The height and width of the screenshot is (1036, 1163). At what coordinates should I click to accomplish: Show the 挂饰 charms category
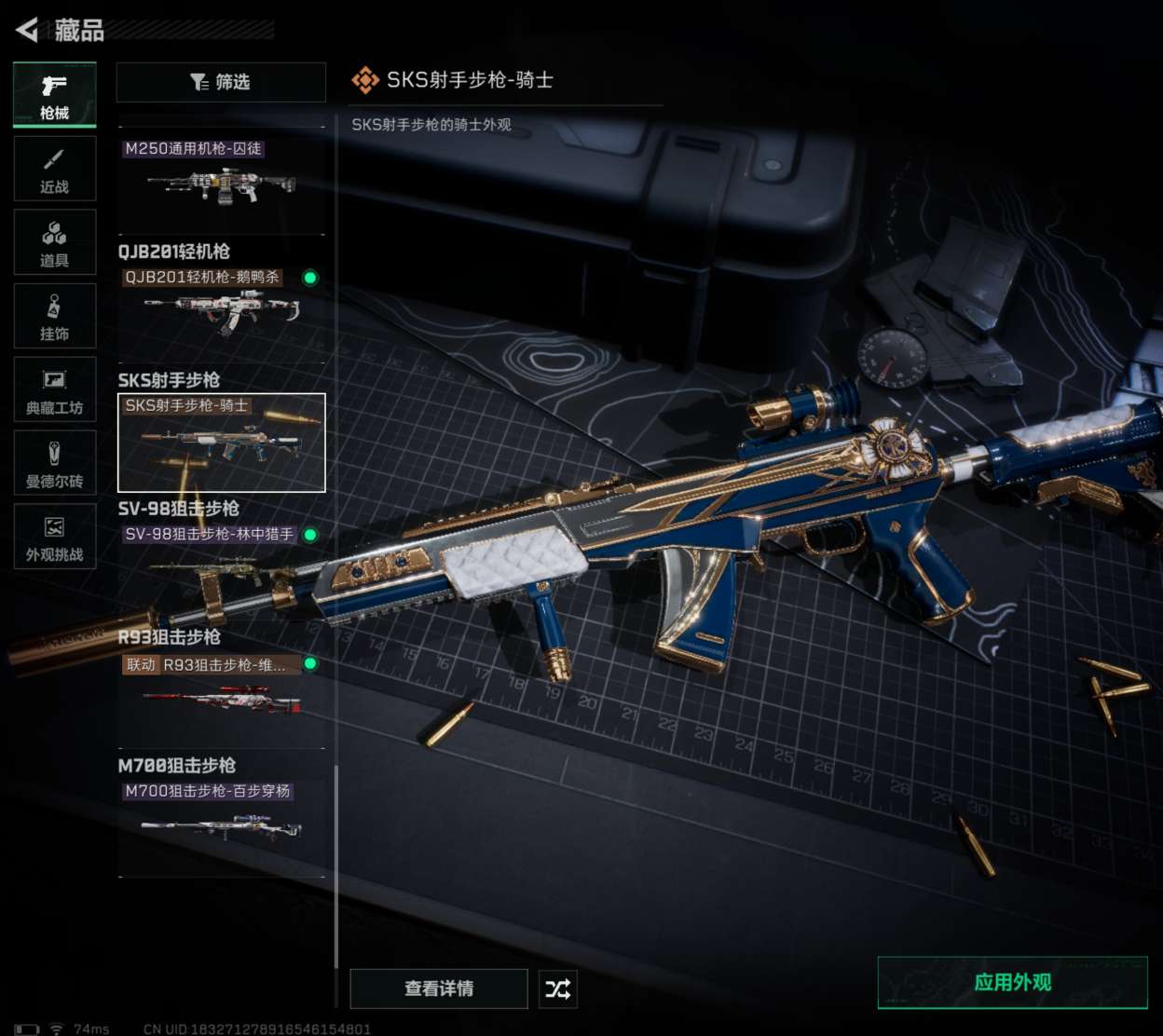pos(54,316)
